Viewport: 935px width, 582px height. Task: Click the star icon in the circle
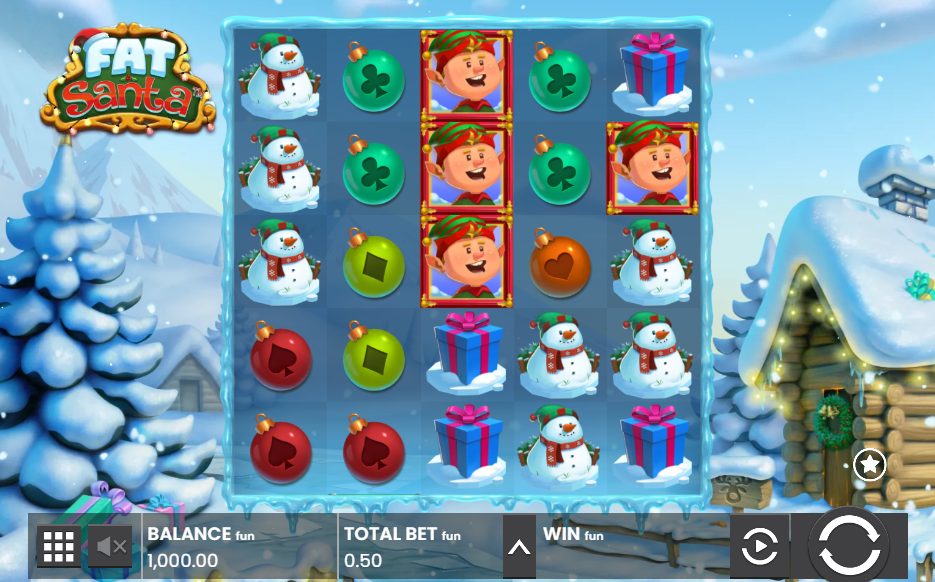pyautogui.click(x=870, y=465)
